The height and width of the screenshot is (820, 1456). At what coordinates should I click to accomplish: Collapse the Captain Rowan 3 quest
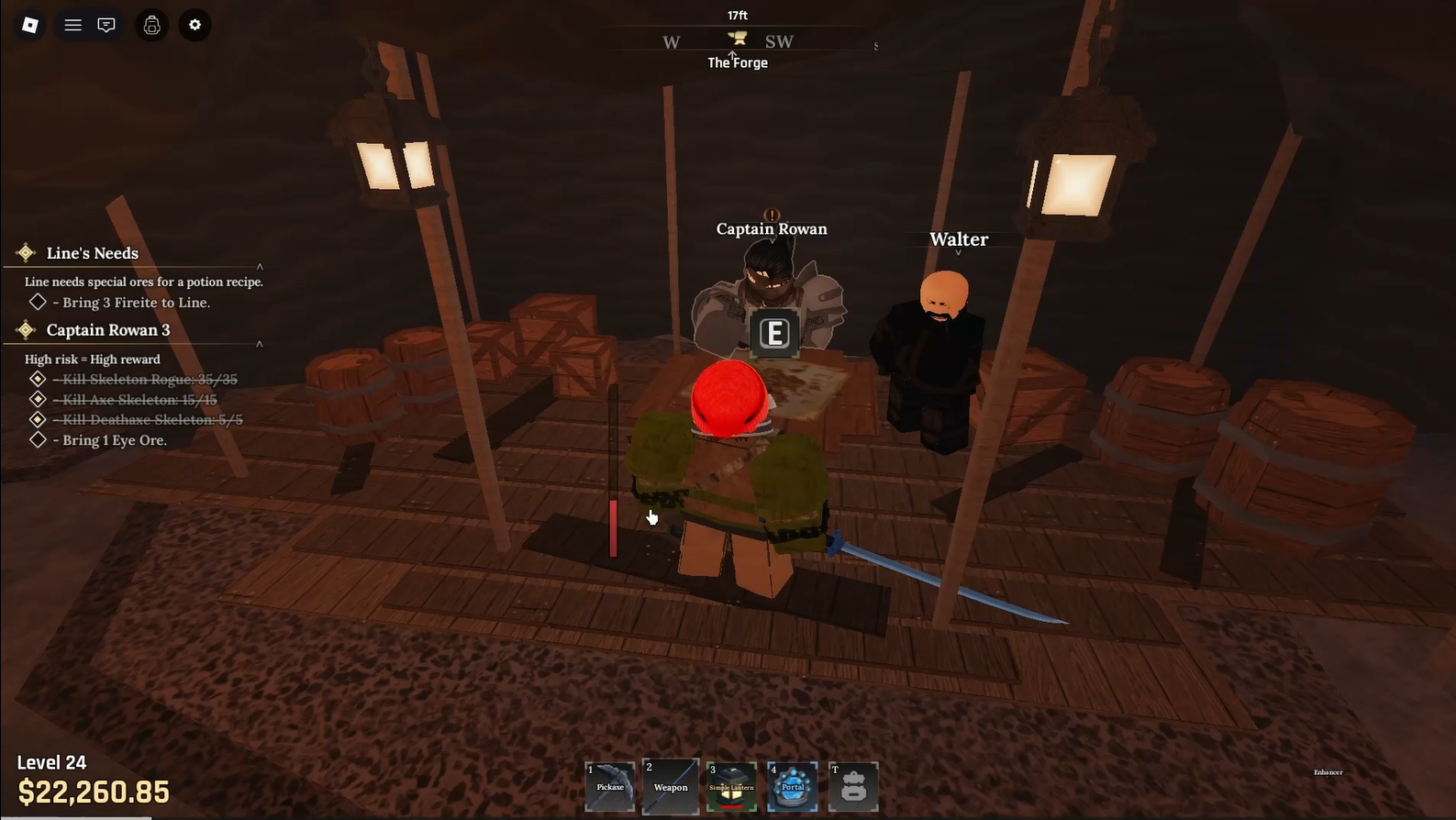coord(260,344)
